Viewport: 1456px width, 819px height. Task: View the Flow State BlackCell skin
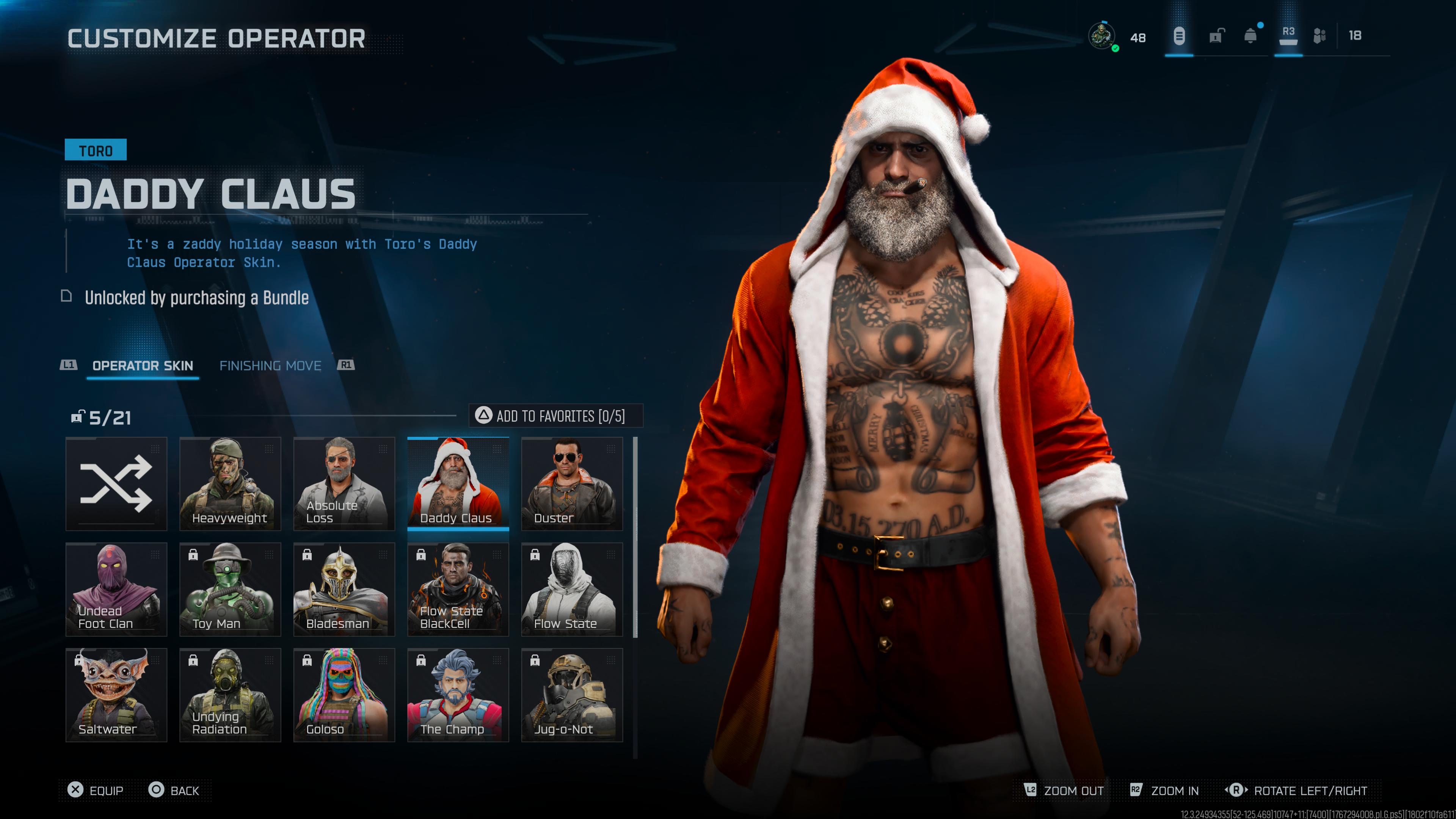pyautogui.click(x=458, y=589)
